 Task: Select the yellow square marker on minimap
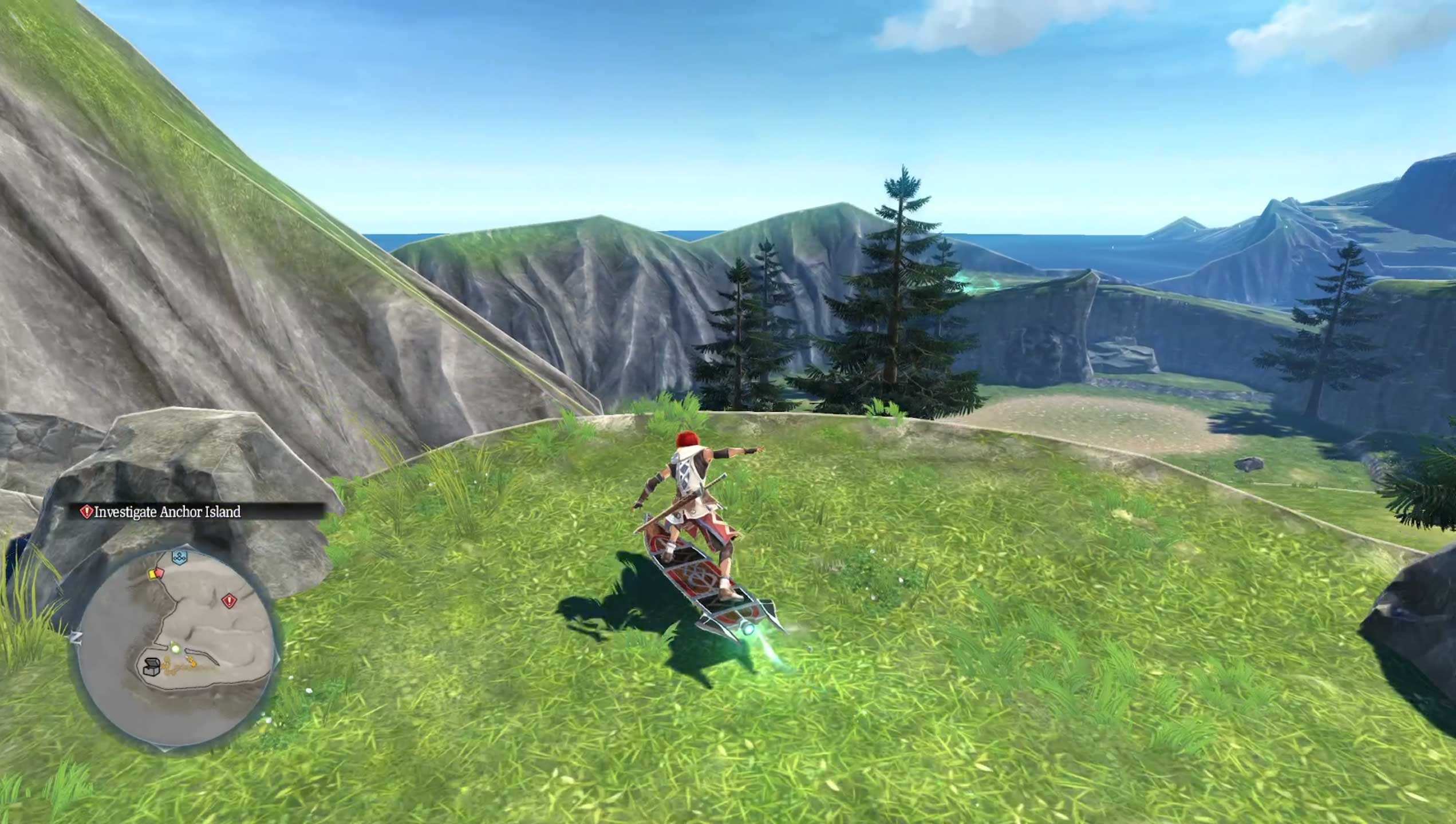tap(153, 573)
